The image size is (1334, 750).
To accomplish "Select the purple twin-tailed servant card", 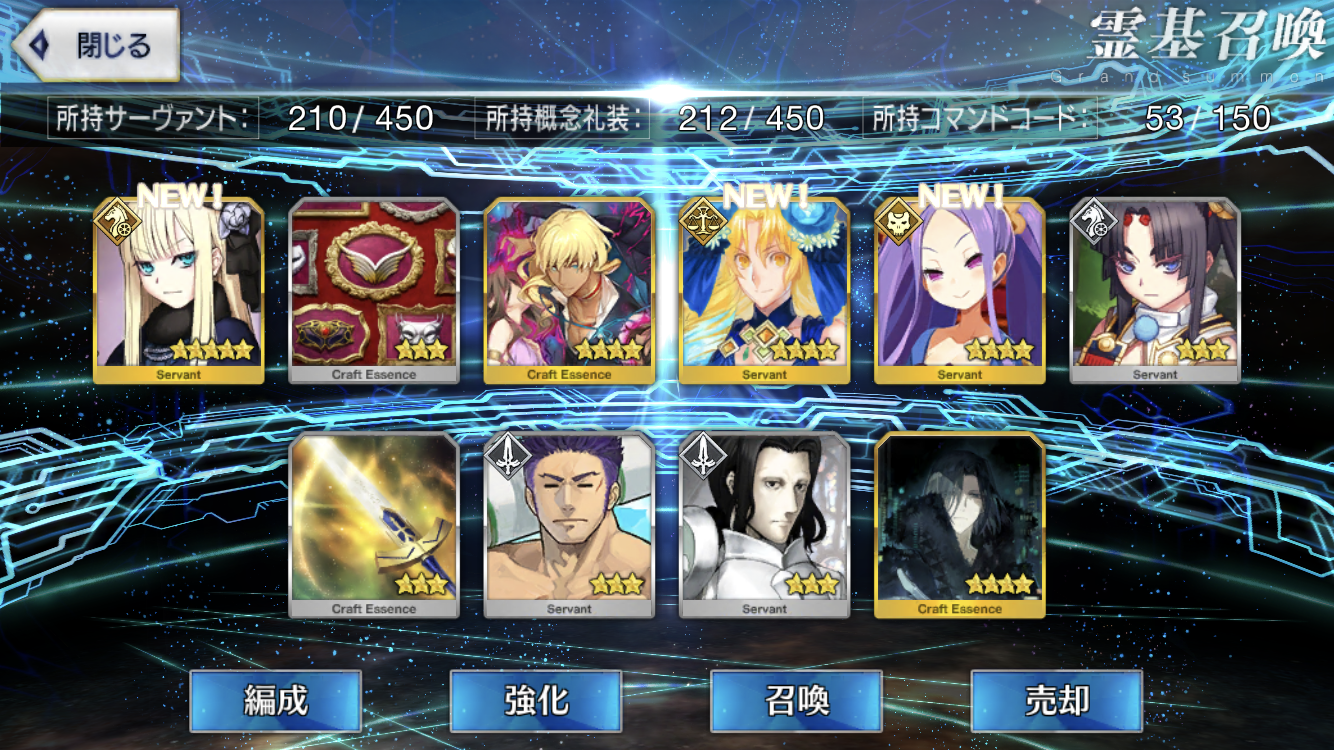I will pyautogui.click(x=960, y=290).
